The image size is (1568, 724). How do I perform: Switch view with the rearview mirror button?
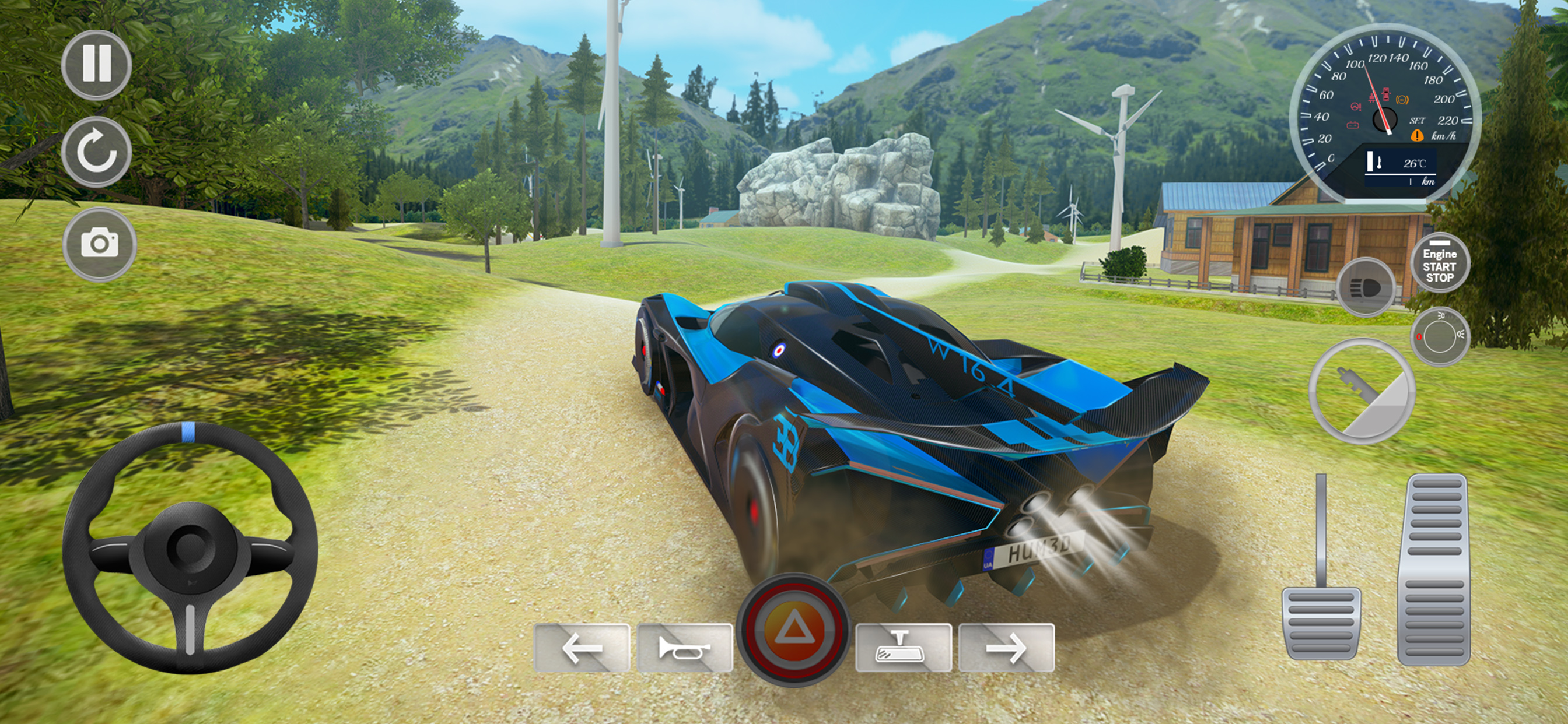click(x=904, y=648)
